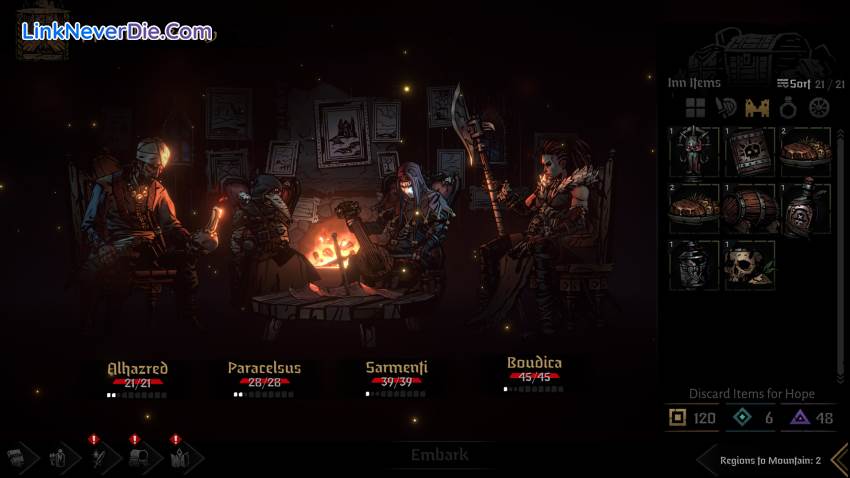
Task: Show all items with the grid filter
Action: point(695,108)
